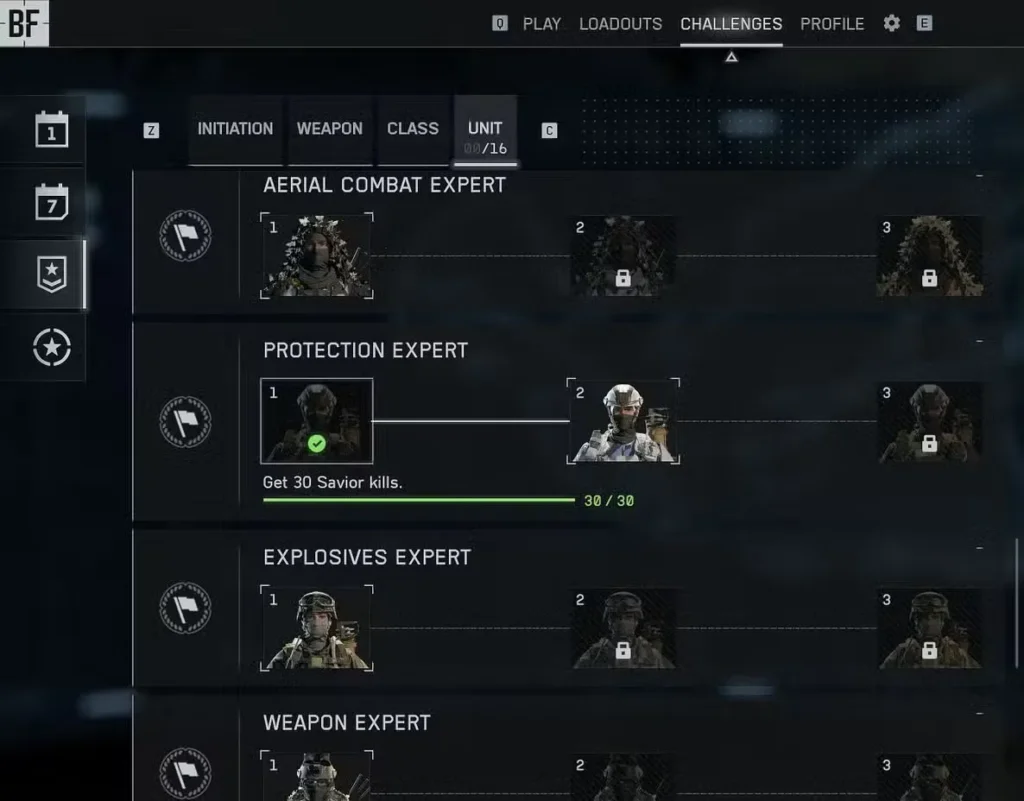Open daily challenges calendar icon
Image resolution: width=1024 pixels, height=801 pixels.
coord(52,130)
